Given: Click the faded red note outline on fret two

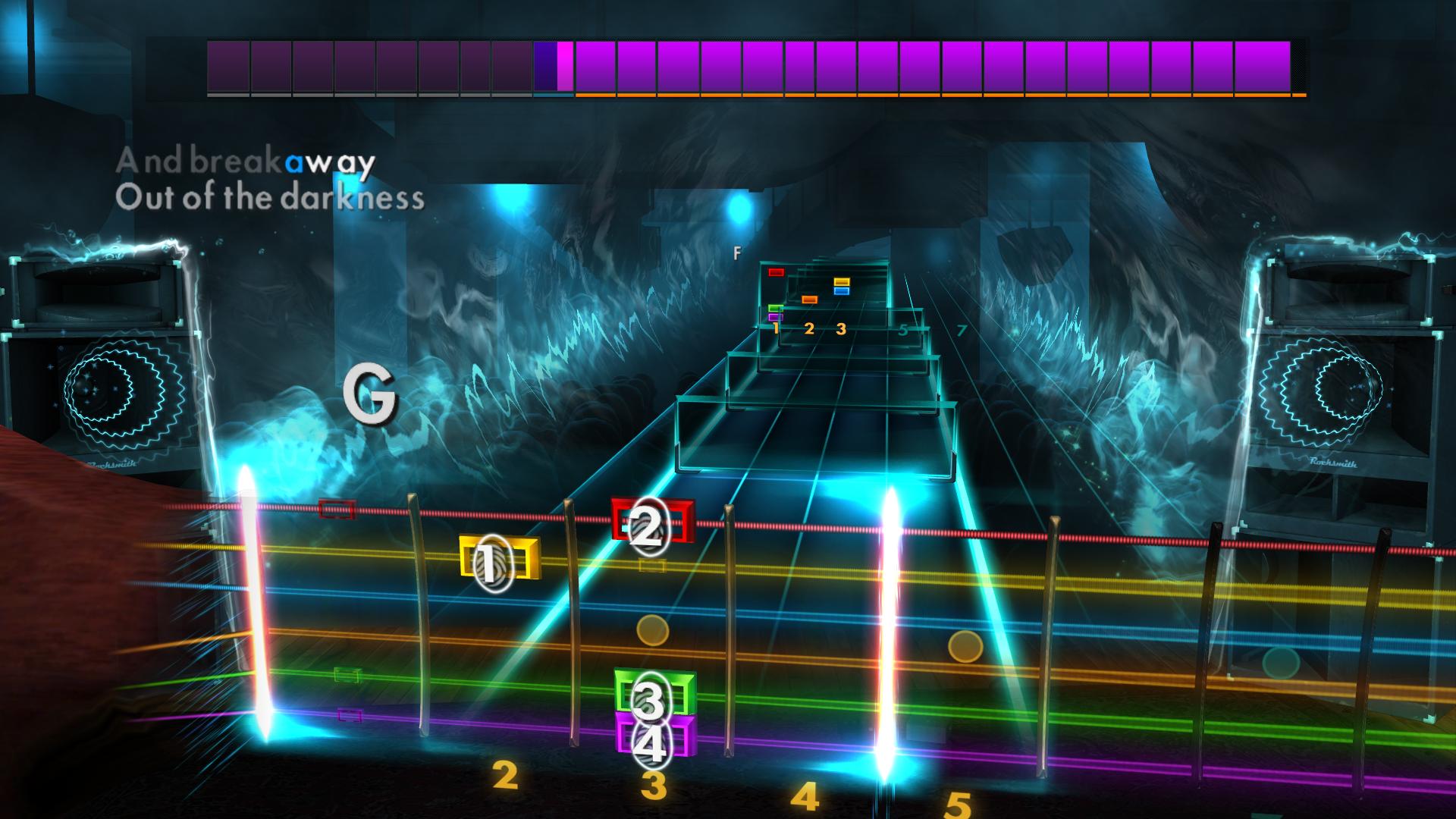Looking at the screenshot, I should click(336, 510).
